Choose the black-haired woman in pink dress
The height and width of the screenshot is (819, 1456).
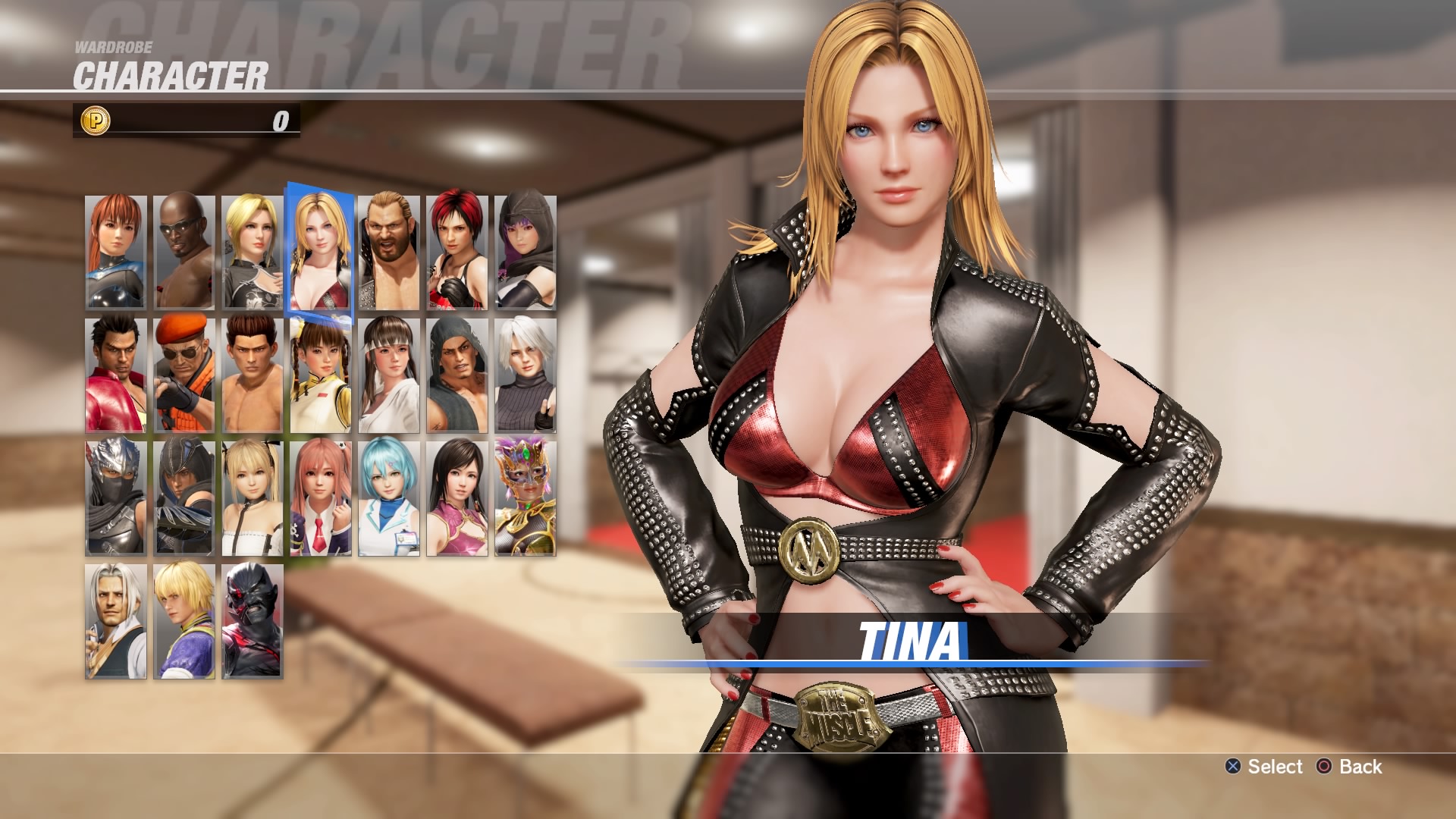click(x=457, y=498)
